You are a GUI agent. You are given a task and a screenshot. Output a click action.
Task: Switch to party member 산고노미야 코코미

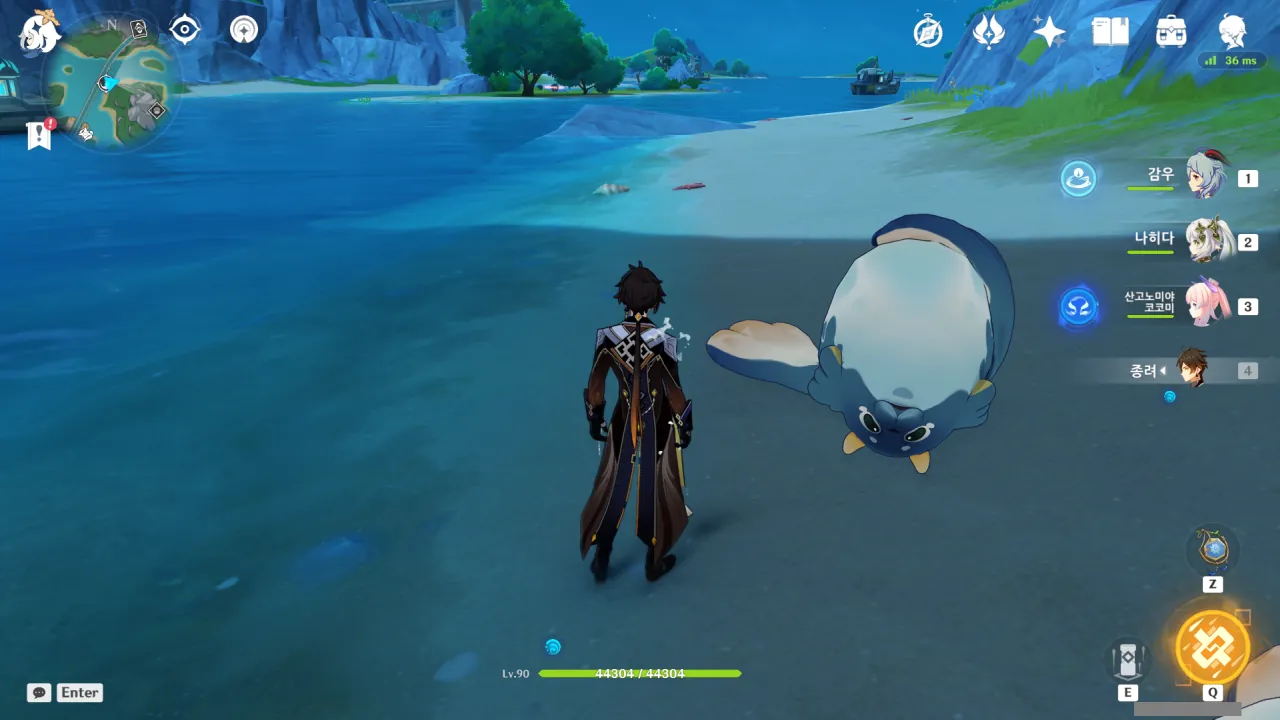click(1206, 305)
